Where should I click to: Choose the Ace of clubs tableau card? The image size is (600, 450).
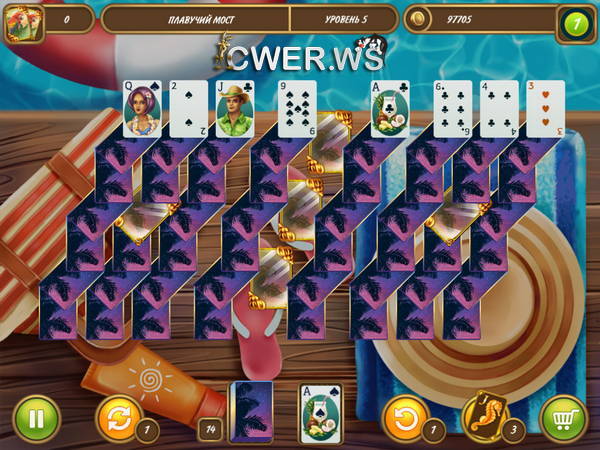click(390, 108)
